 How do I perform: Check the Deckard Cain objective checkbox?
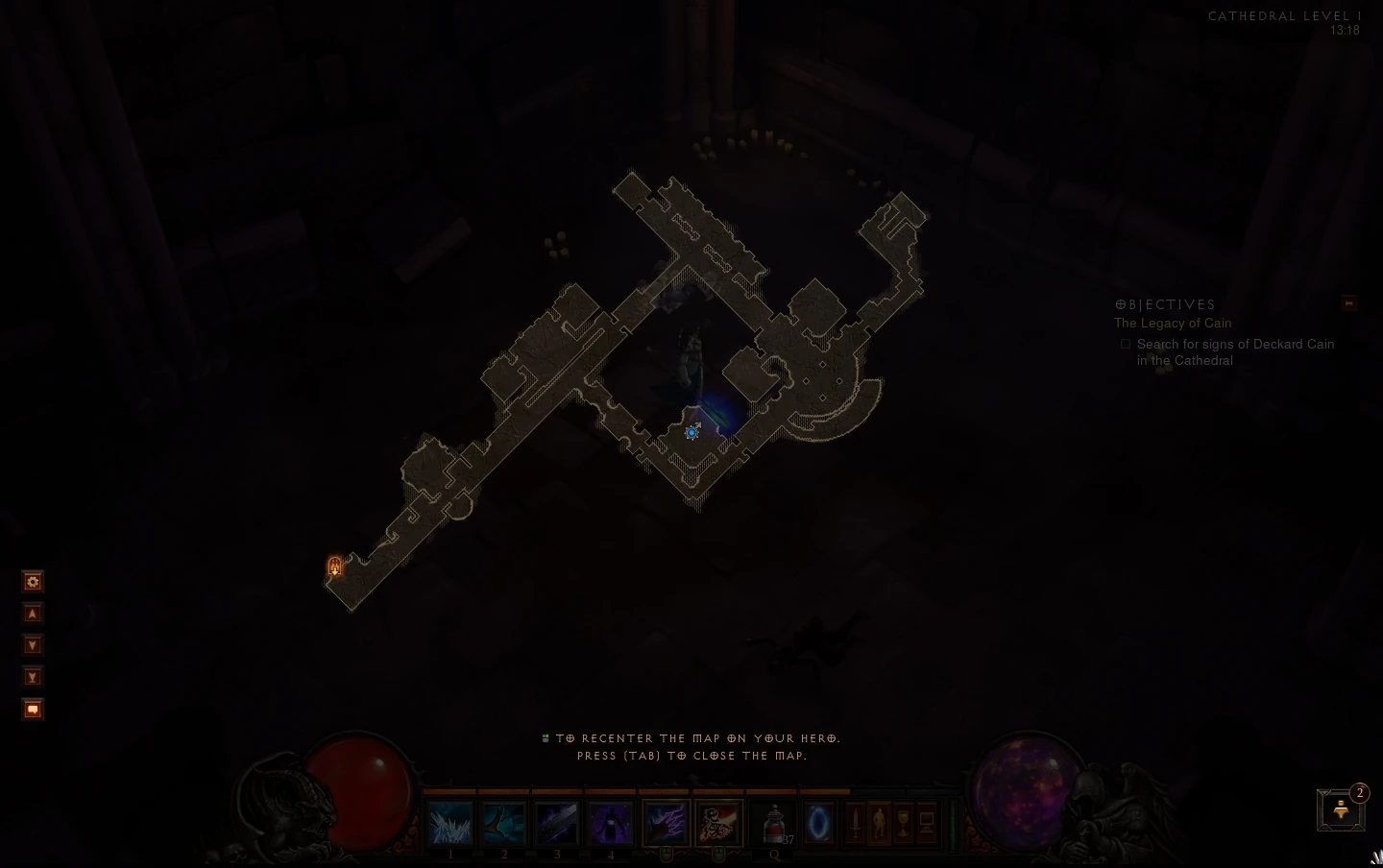(x=1126, y=344)
